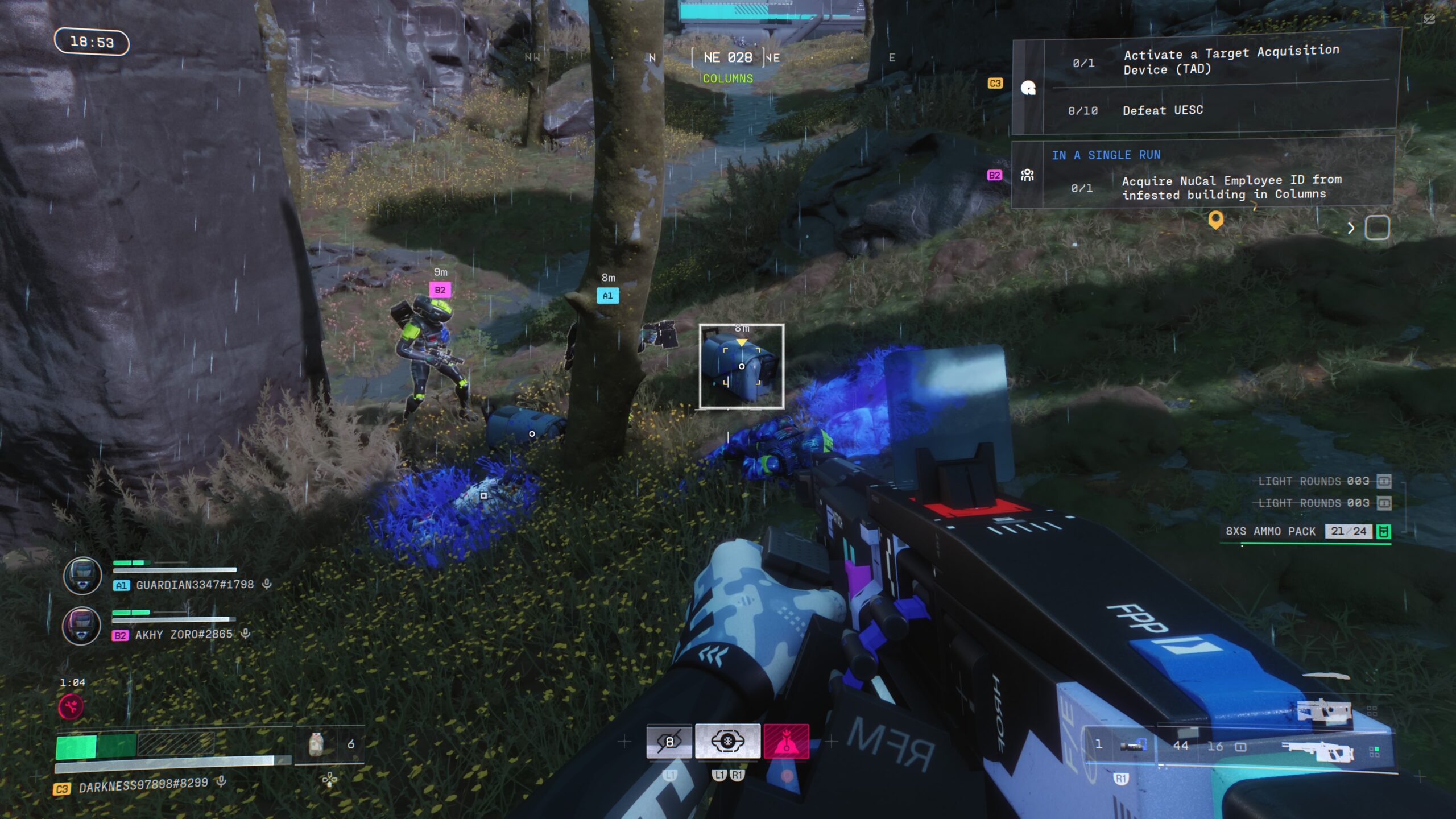Activate the pink beacon ability icon

coord(786,742)
